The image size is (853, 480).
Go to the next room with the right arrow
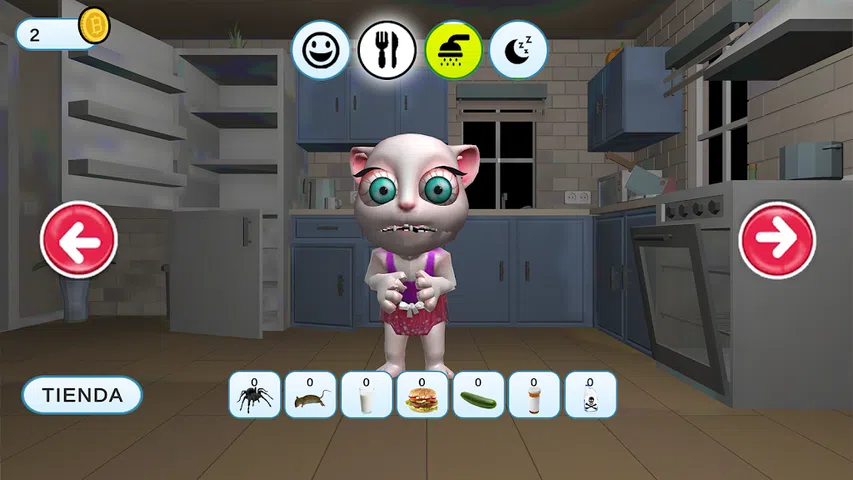(x=777, y=240)
